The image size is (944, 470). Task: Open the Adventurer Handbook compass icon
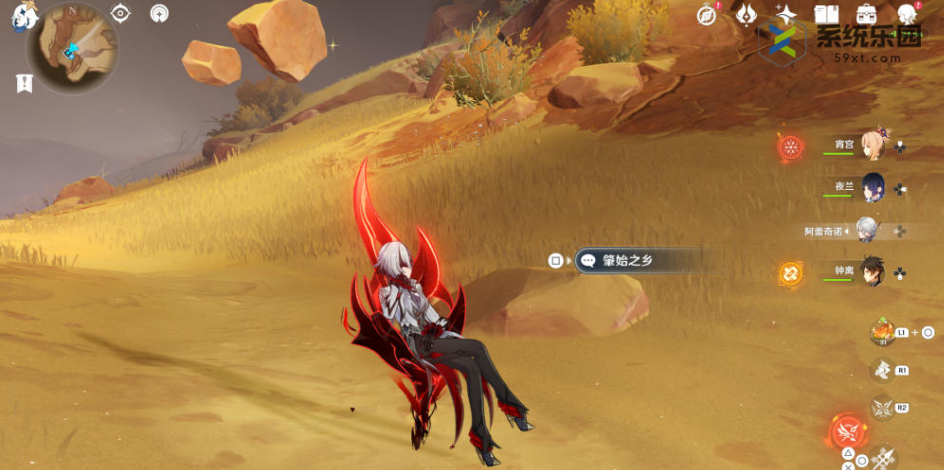[x=707, y=14]
